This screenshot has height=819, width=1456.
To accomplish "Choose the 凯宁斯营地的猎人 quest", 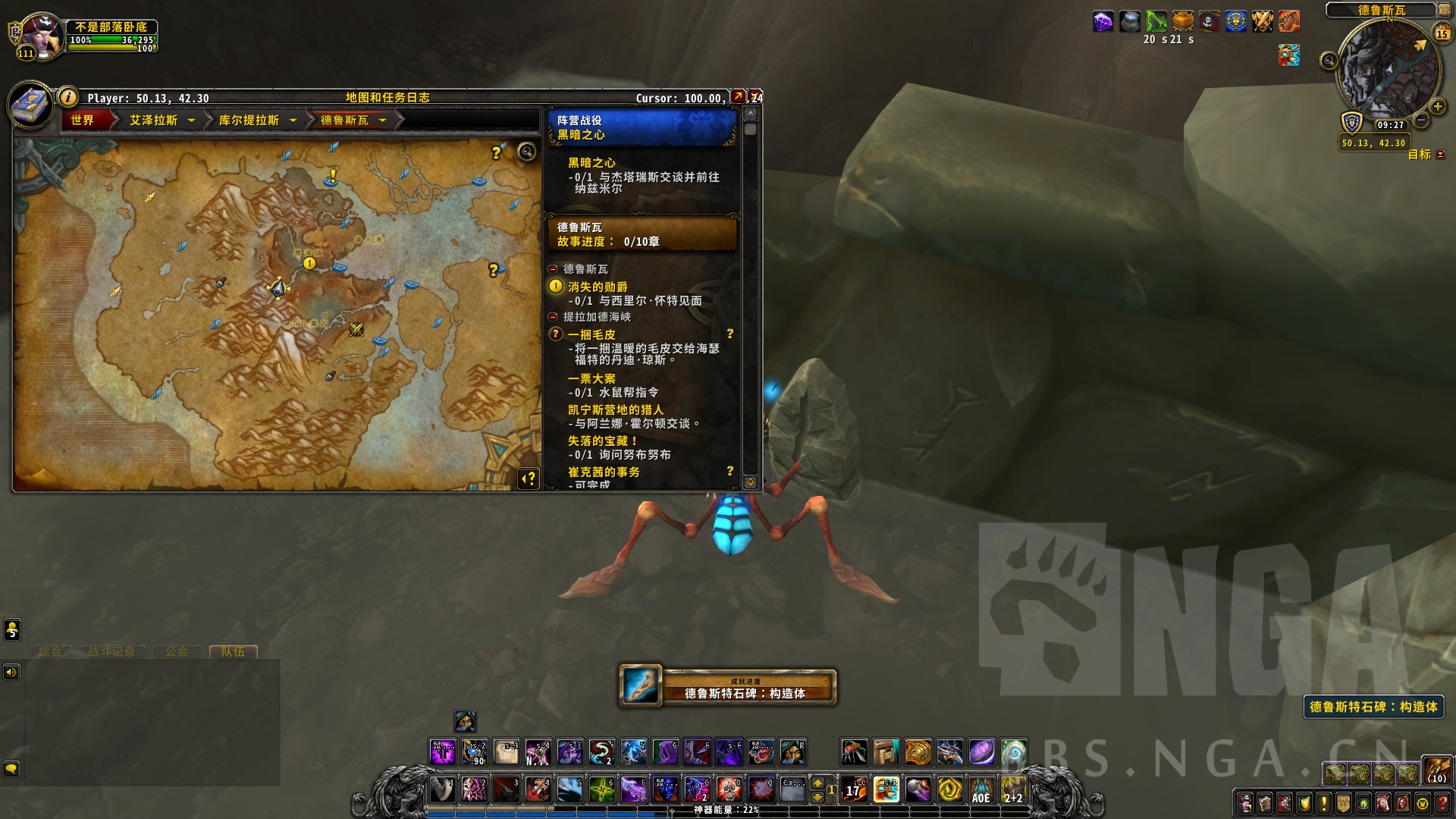I will pos(615,409).
